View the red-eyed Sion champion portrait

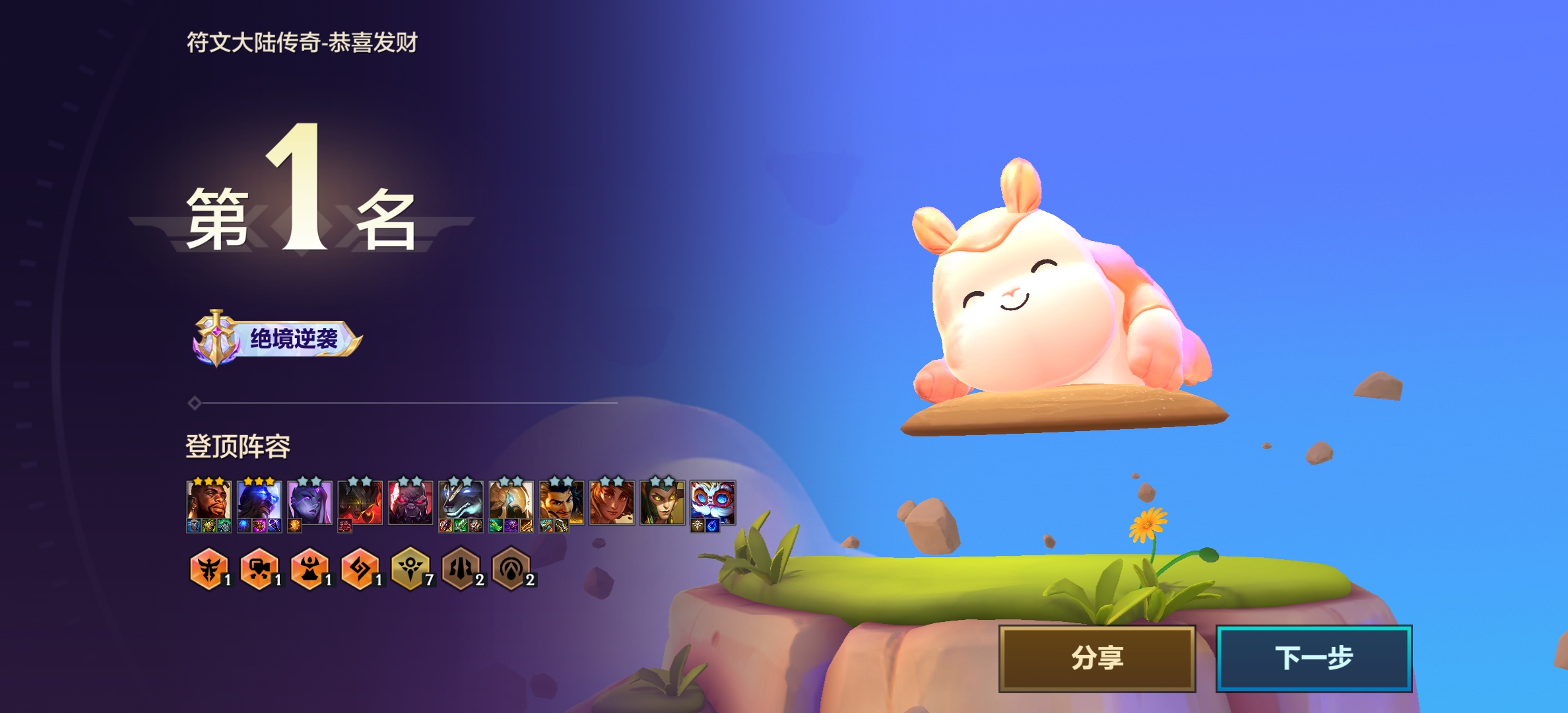(410, 502)
